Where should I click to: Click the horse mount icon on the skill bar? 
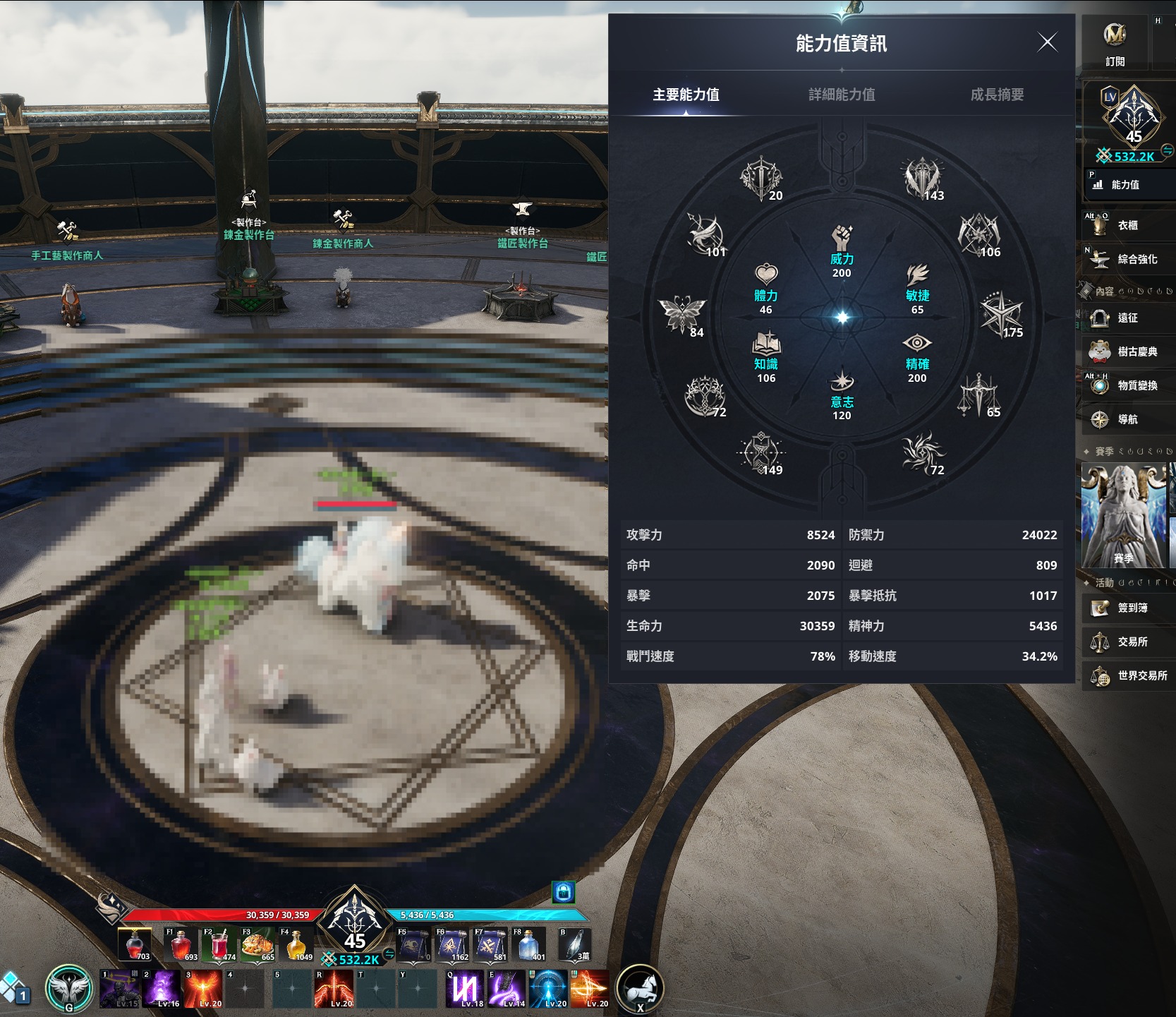[640, 987]
